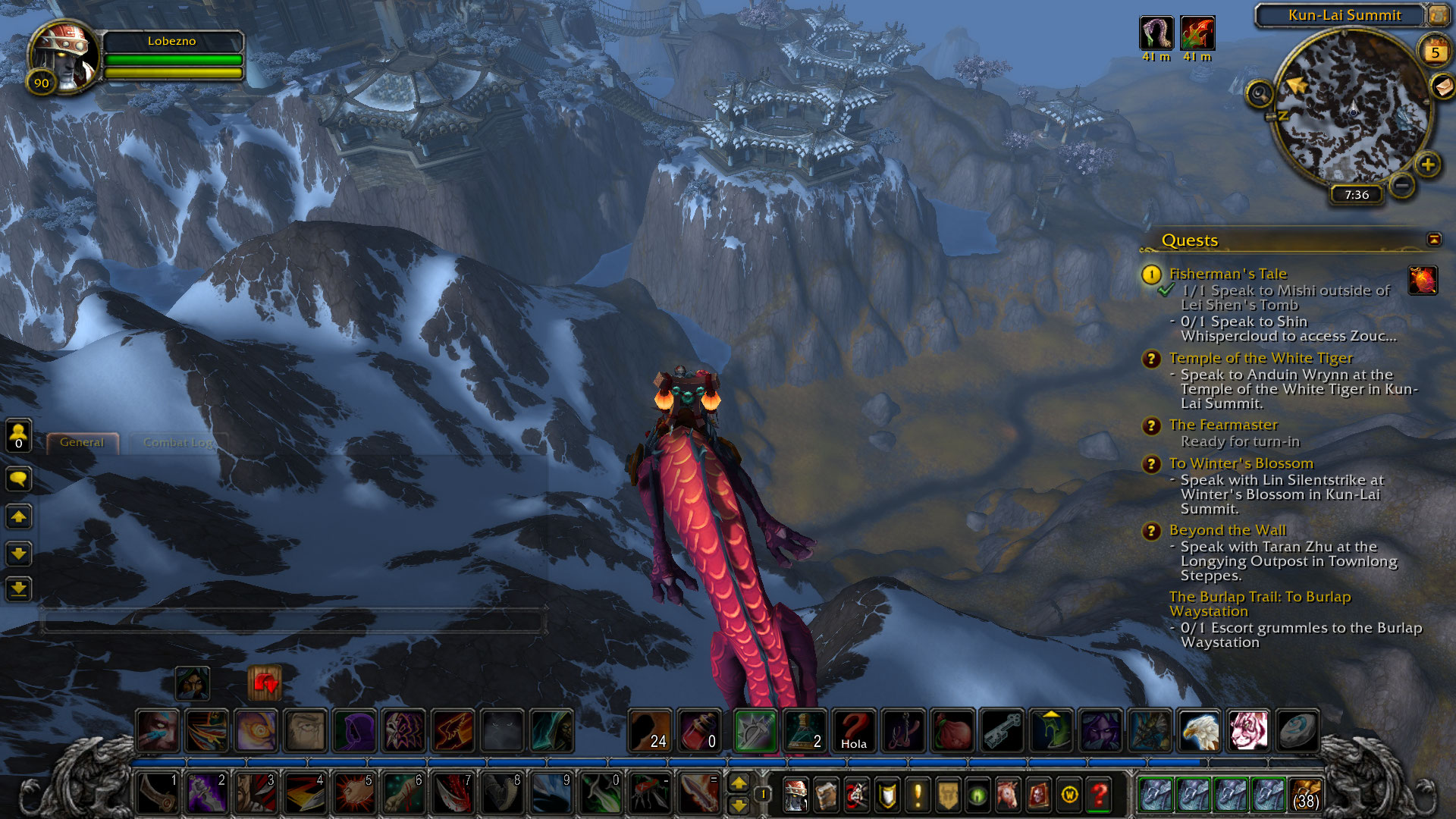The image size is (1456, 819).
Task: Open minimap tracking magnifying glass button
Action: pos(1260,94)
